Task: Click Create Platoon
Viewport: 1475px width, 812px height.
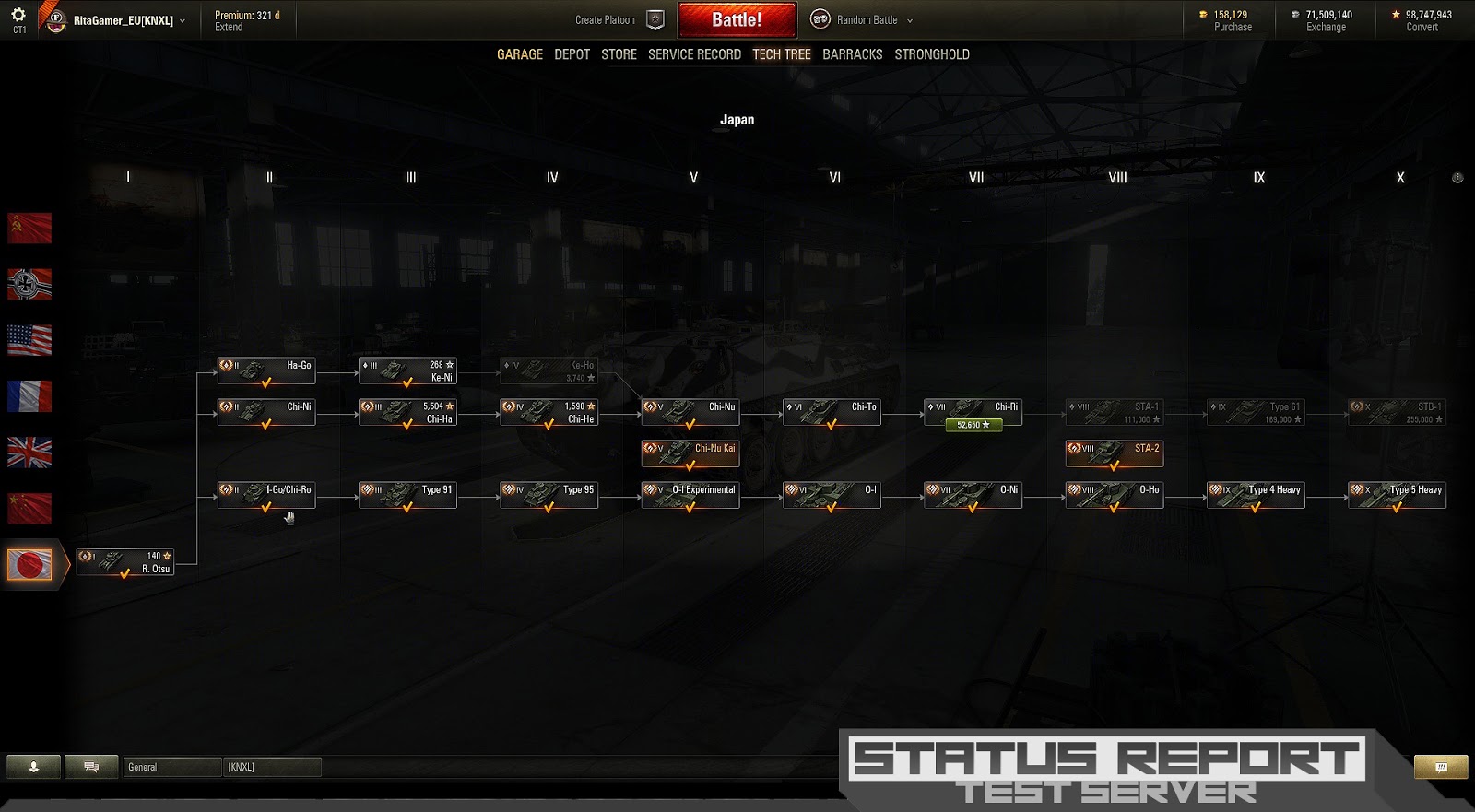Action: [x=606, y=20]
